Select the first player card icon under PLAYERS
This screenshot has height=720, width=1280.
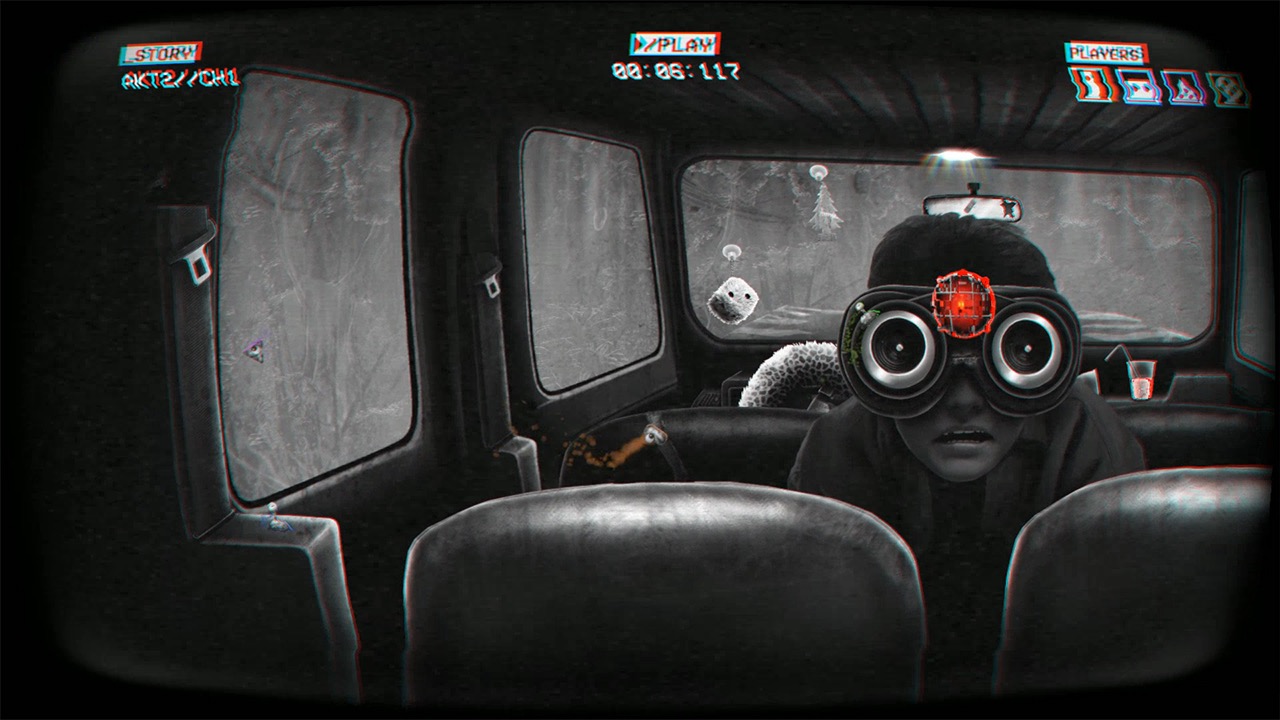(x=1090, y=86)
